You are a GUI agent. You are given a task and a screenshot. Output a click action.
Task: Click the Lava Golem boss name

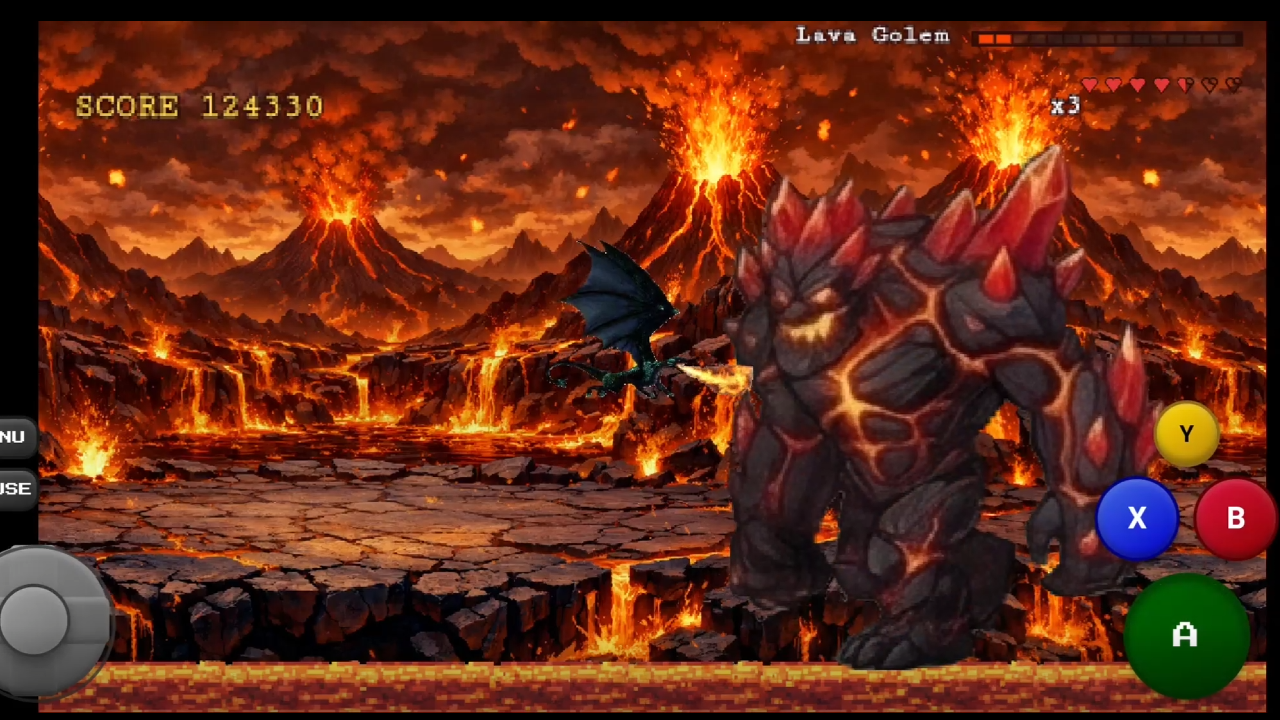(x=872, y=35)
